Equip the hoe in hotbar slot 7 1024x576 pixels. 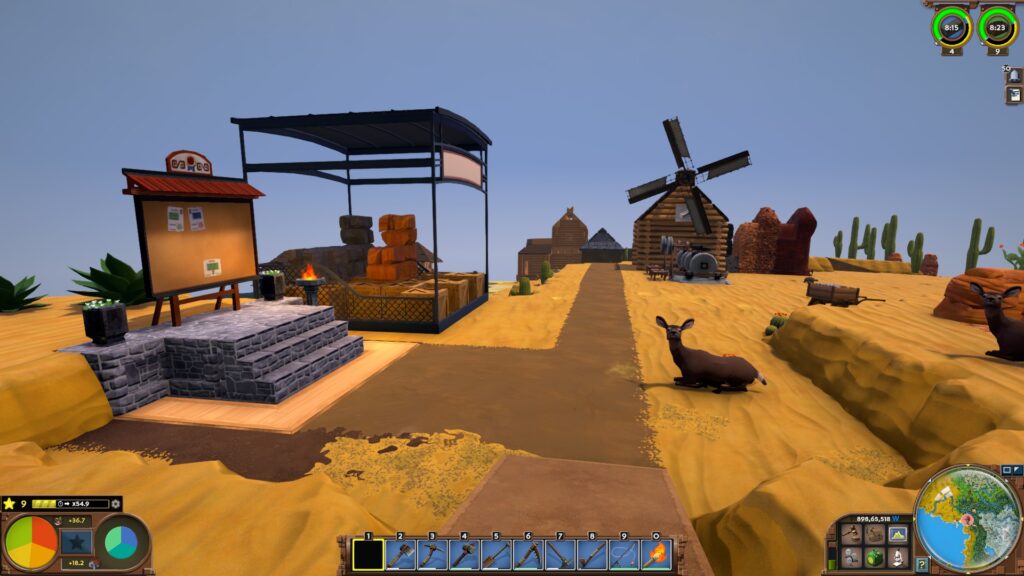[560, 554]
